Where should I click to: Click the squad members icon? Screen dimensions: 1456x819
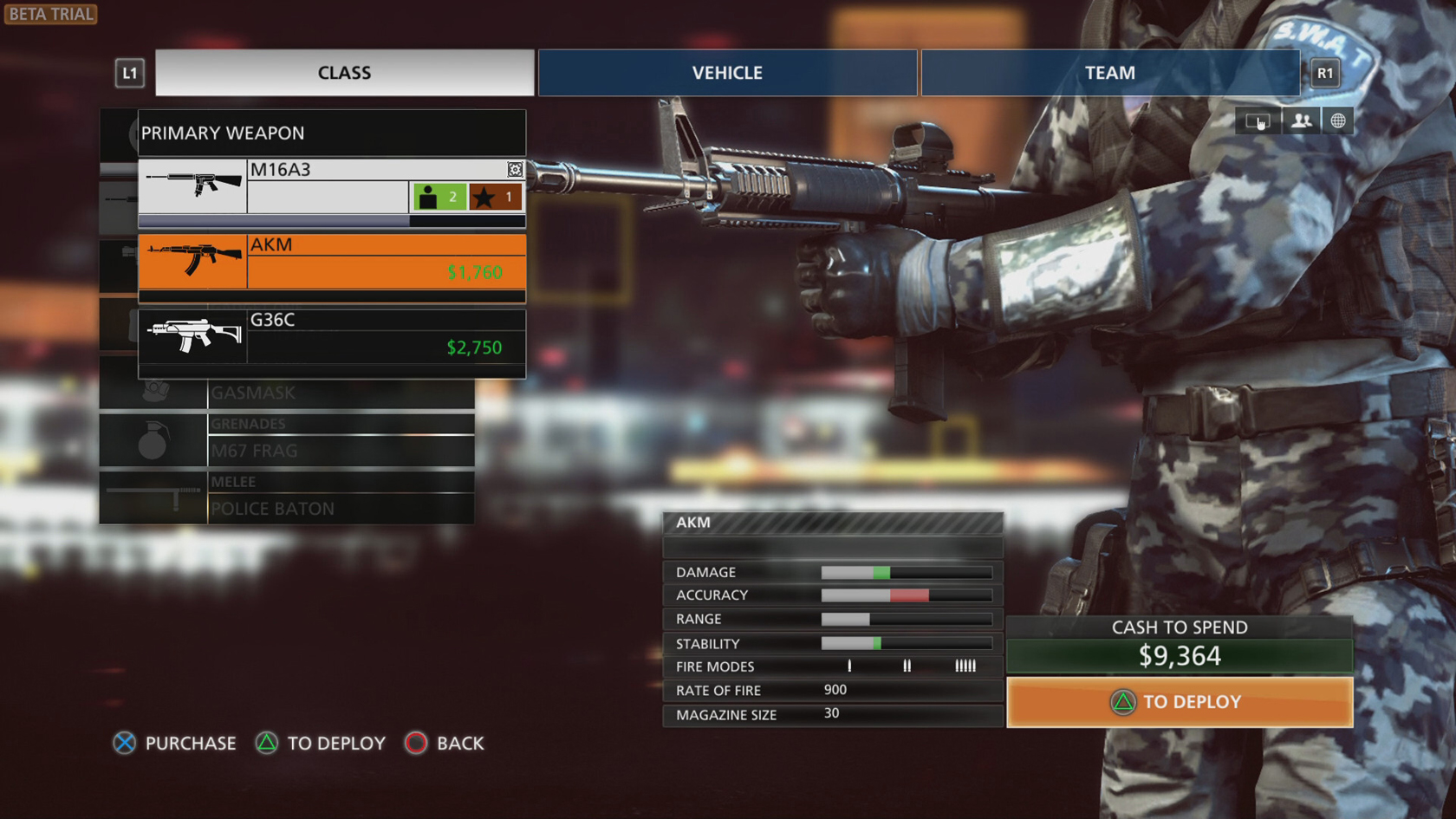pyautogui.click(x=1300, y=120)
